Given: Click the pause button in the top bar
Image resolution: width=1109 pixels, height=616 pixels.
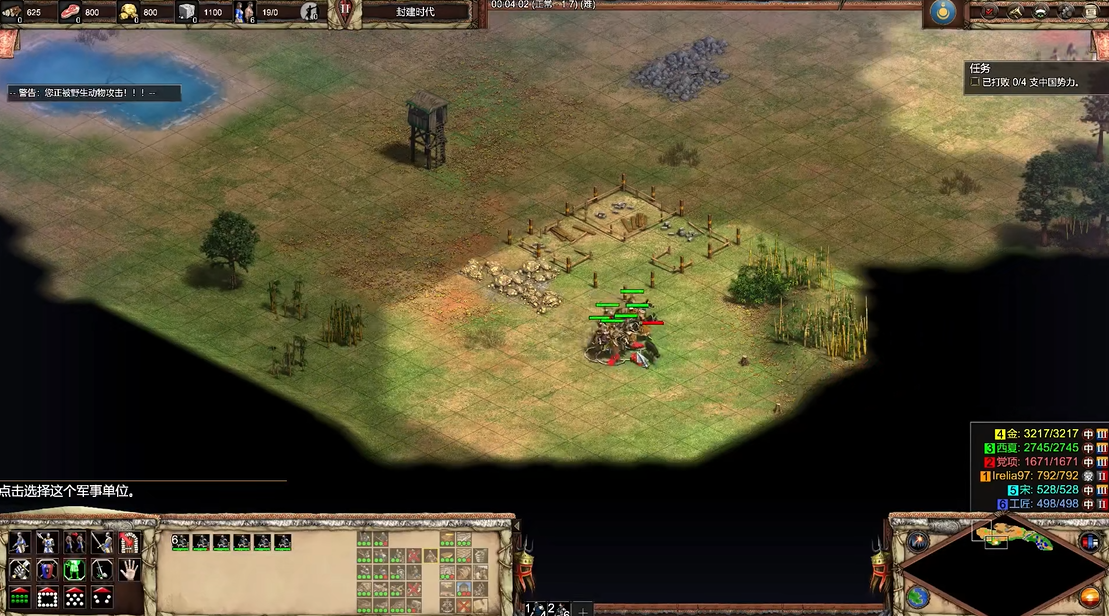Looking at the screenshot, I should point(345,12).
